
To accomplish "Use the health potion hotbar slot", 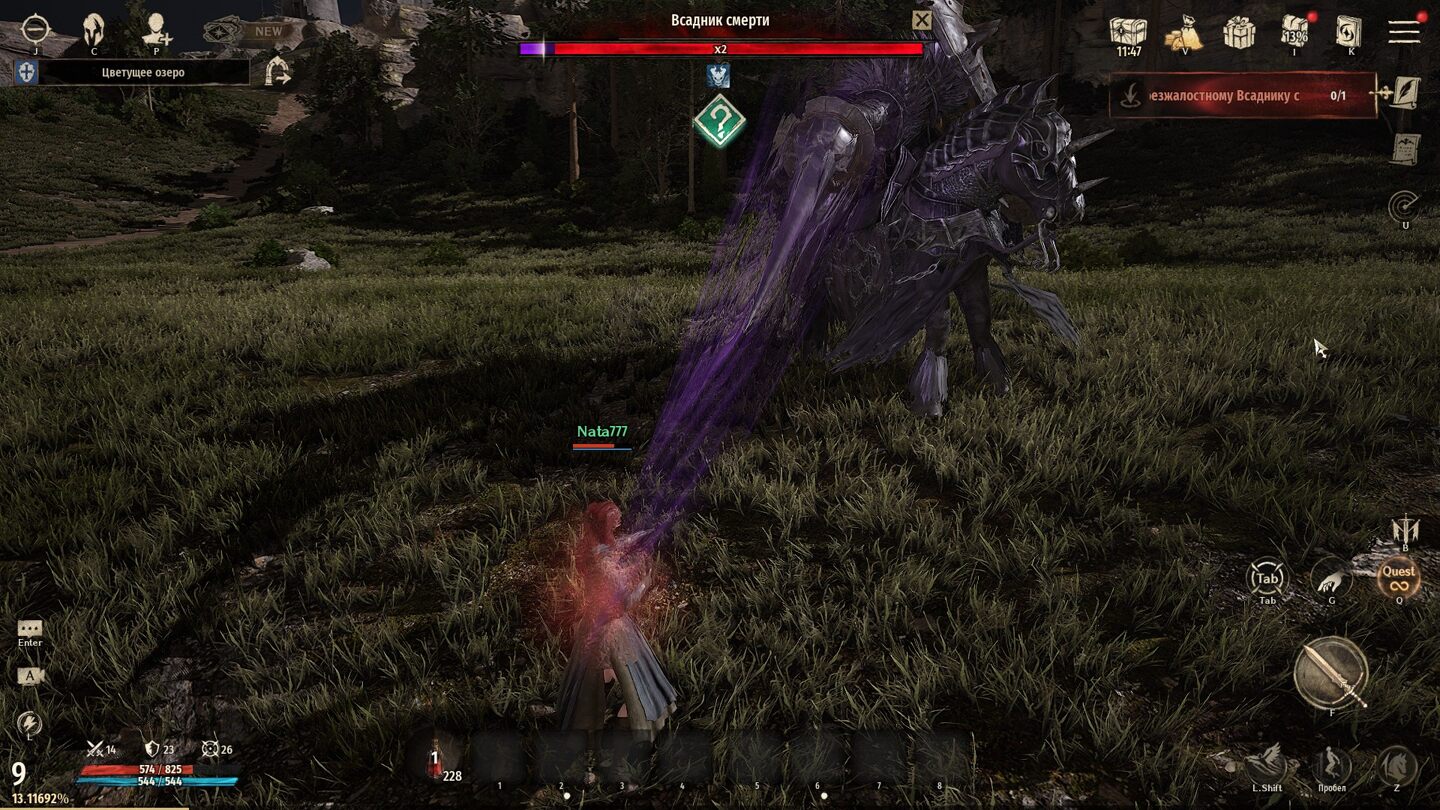I will (436, 758).
